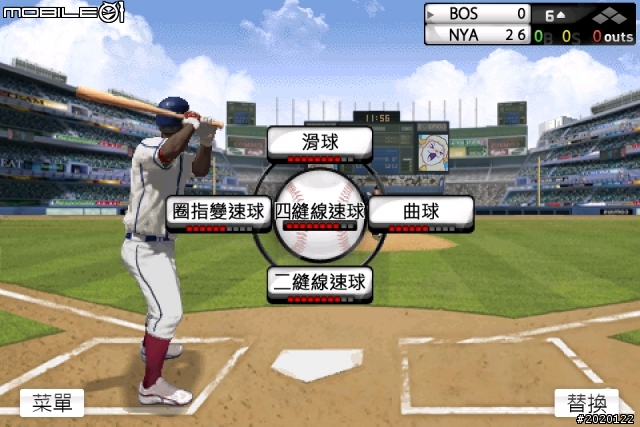Tap the 替換 substitution button
The image size is (640, 427).
click(x=587, y=403)
